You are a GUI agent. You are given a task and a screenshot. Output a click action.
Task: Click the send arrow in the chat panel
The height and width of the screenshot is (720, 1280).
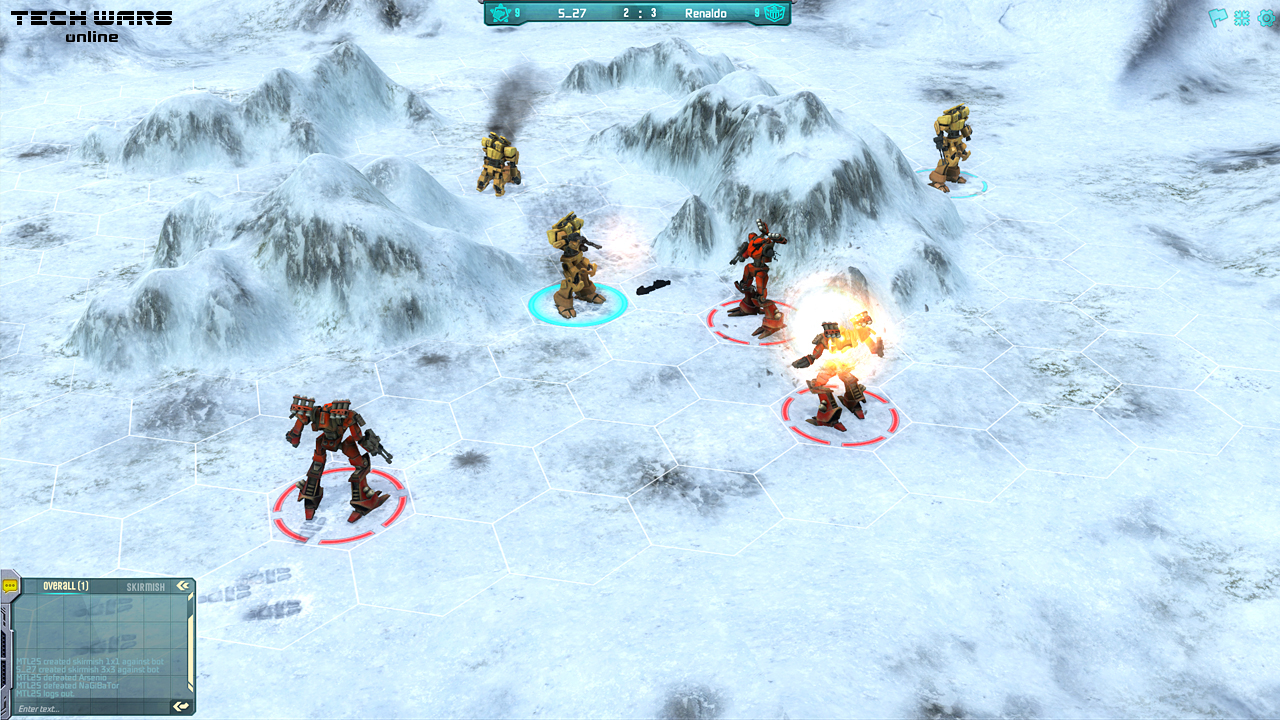tap(180, 706)
